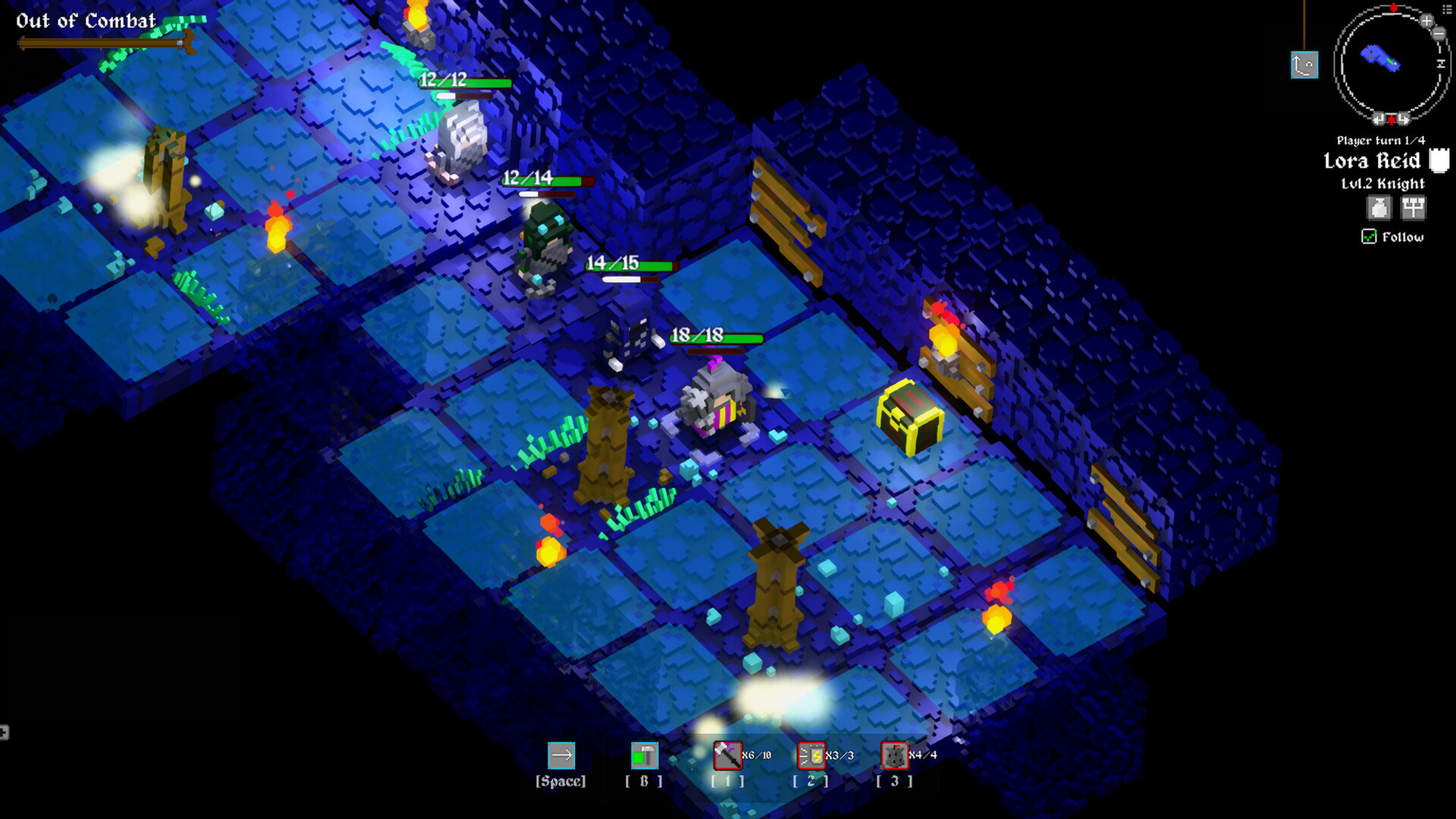Open the hammer build action
The width and height of the screenshot is (1456, 819).
coord(644,755)
